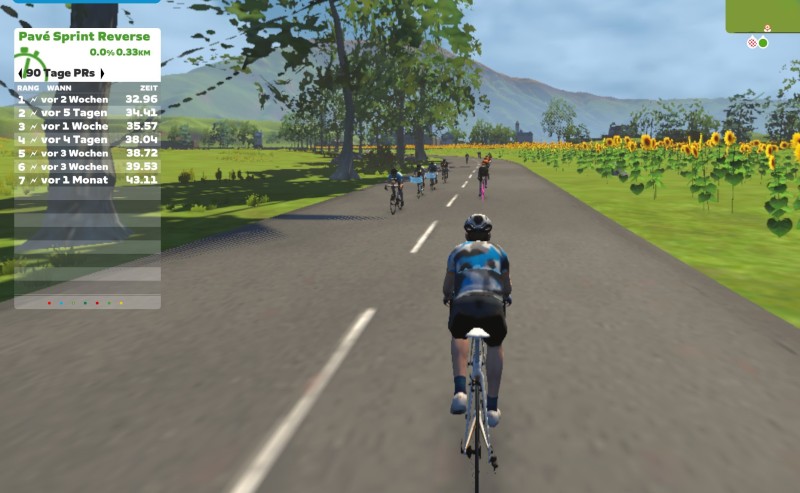
Task: Select the vor 1 Monat PR row
Action: [87, 180]
